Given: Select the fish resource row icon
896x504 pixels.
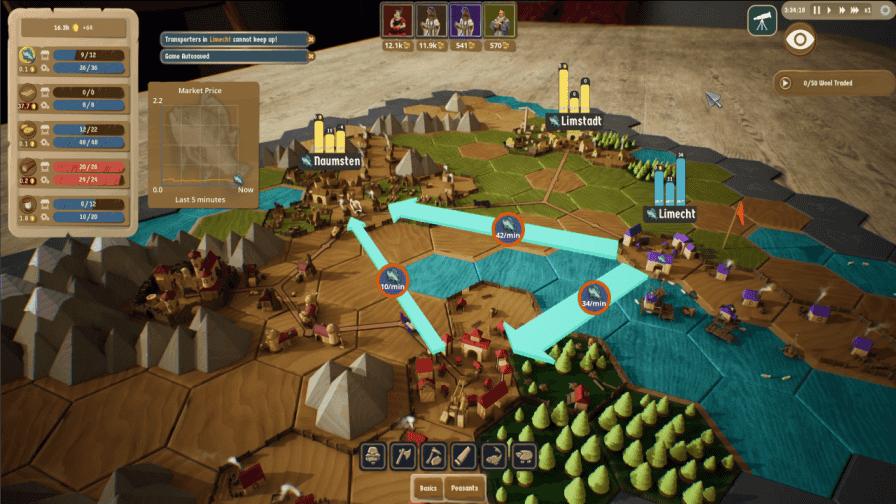Looking at the screenshot, I should 29,55.
